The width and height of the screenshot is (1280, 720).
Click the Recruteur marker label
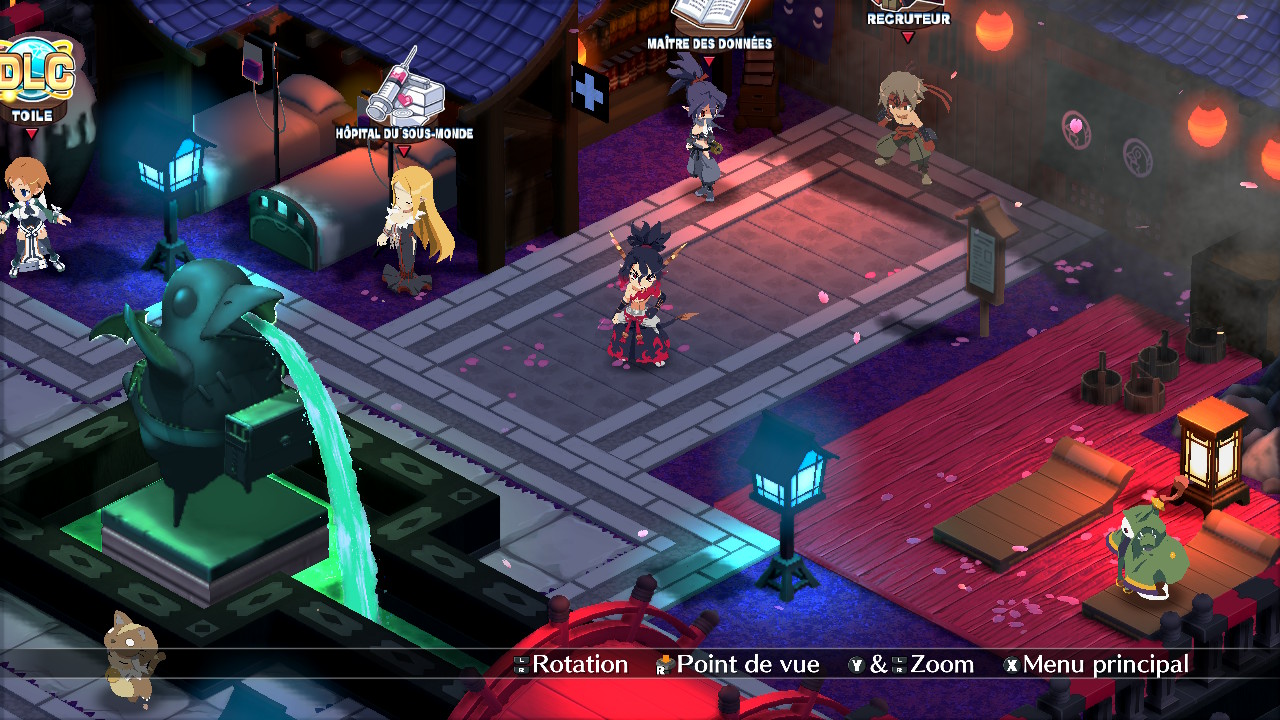907,19
